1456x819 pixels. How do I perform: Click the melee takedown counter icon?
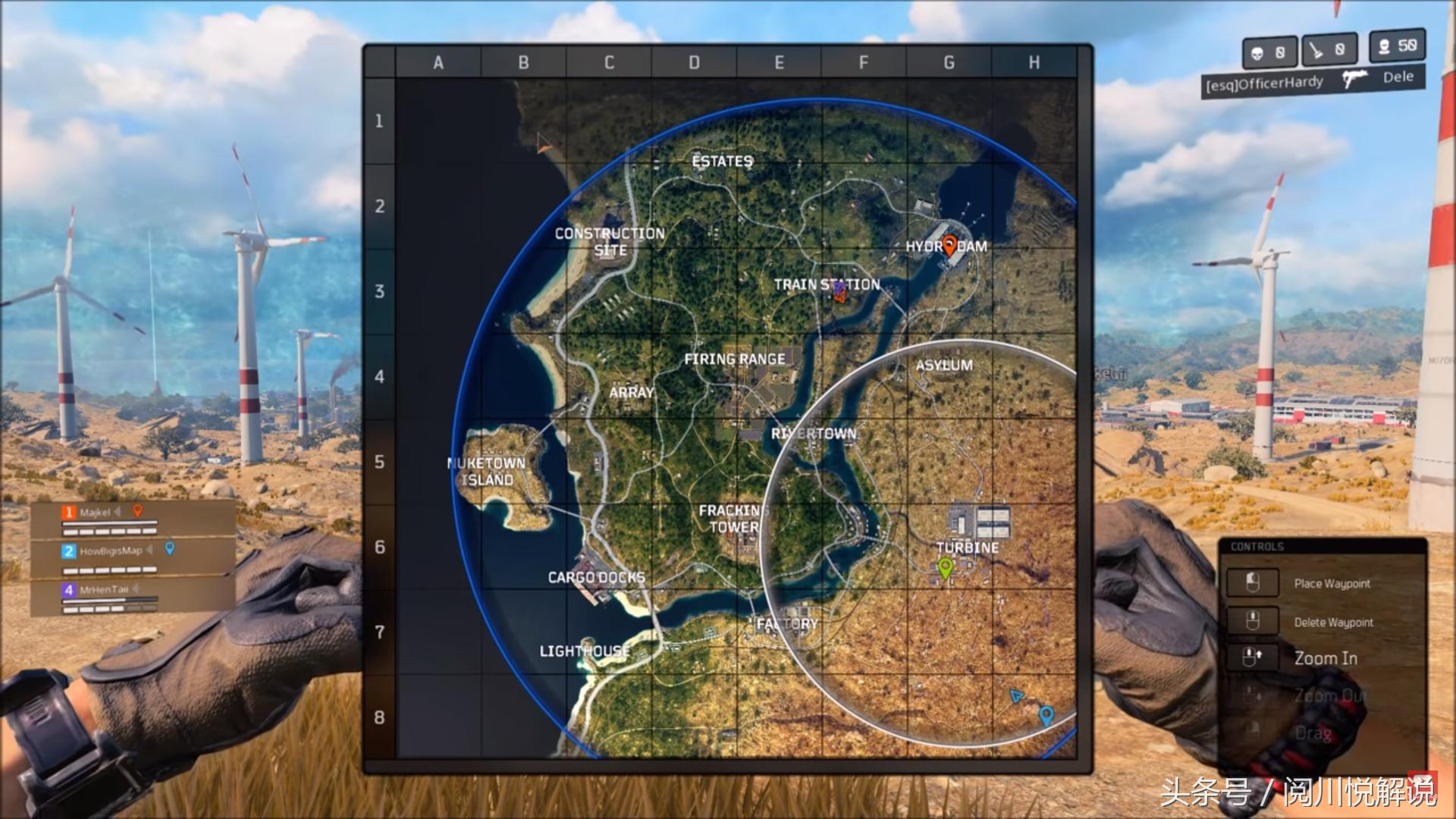(x=1316, y=51)
